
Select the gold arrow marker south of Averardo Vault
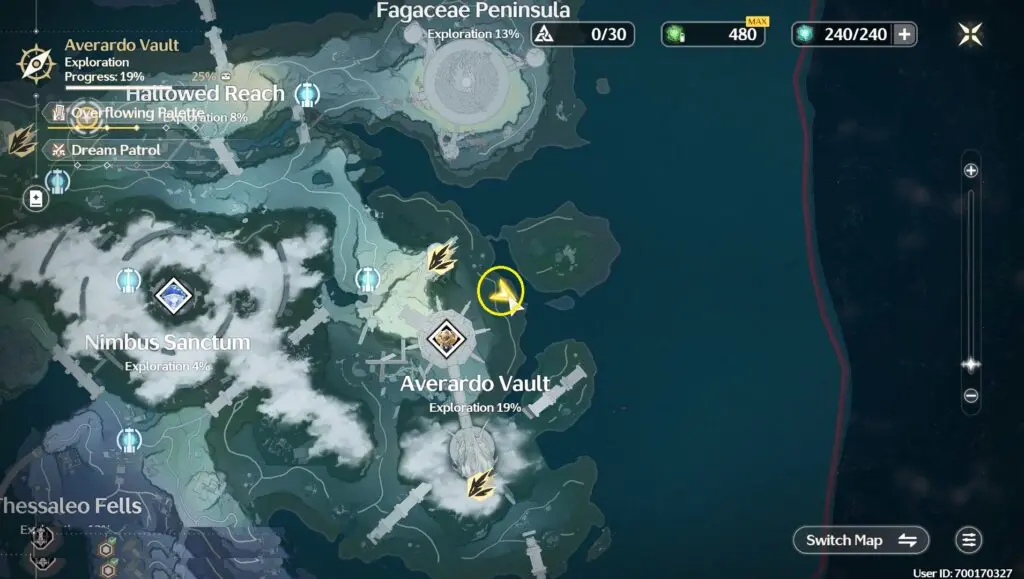481,484
